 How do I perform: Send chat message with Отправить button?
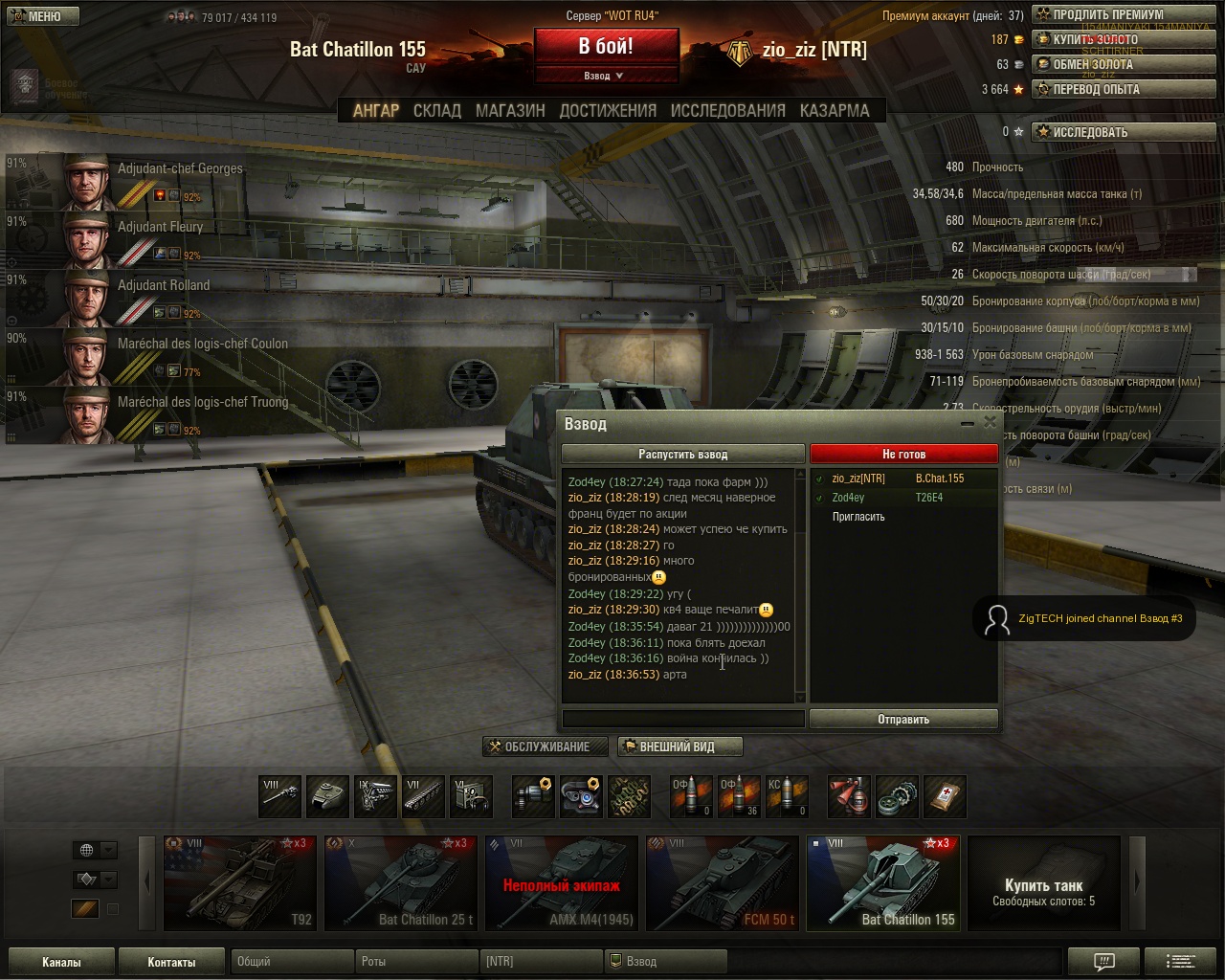point(903,720)
